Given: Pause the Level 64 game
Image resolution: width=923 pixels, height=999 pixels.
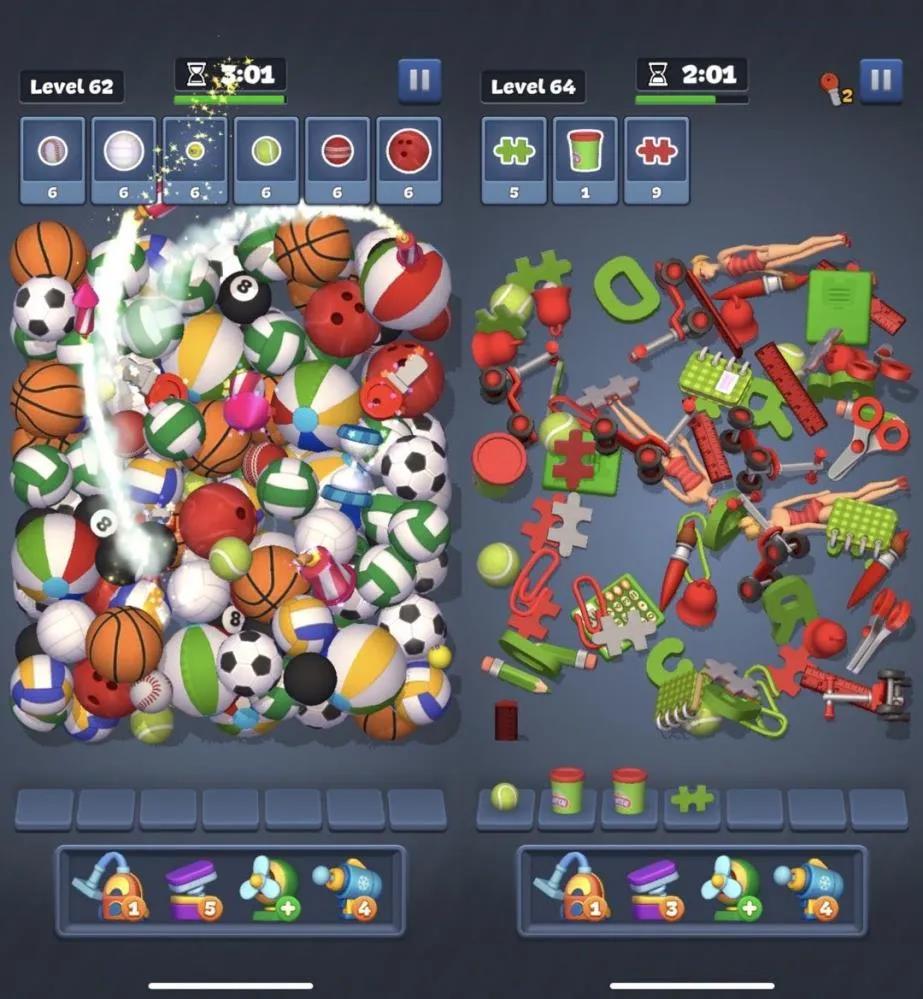Looking at the screenshot, I should pyautogui.click(x=880, y=81).
